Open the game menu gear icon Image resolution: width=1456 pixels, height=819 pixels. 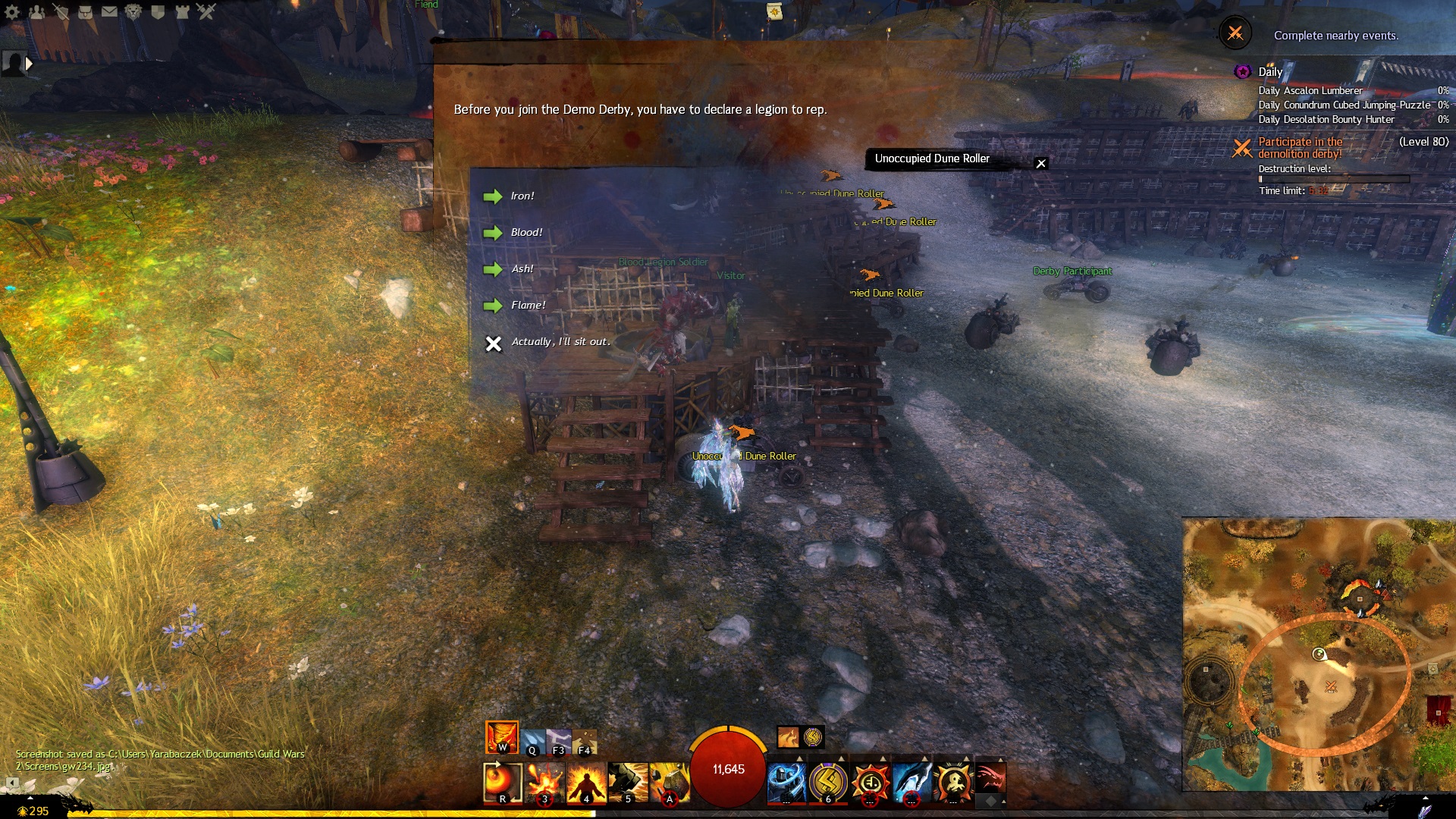coord(12,11)
